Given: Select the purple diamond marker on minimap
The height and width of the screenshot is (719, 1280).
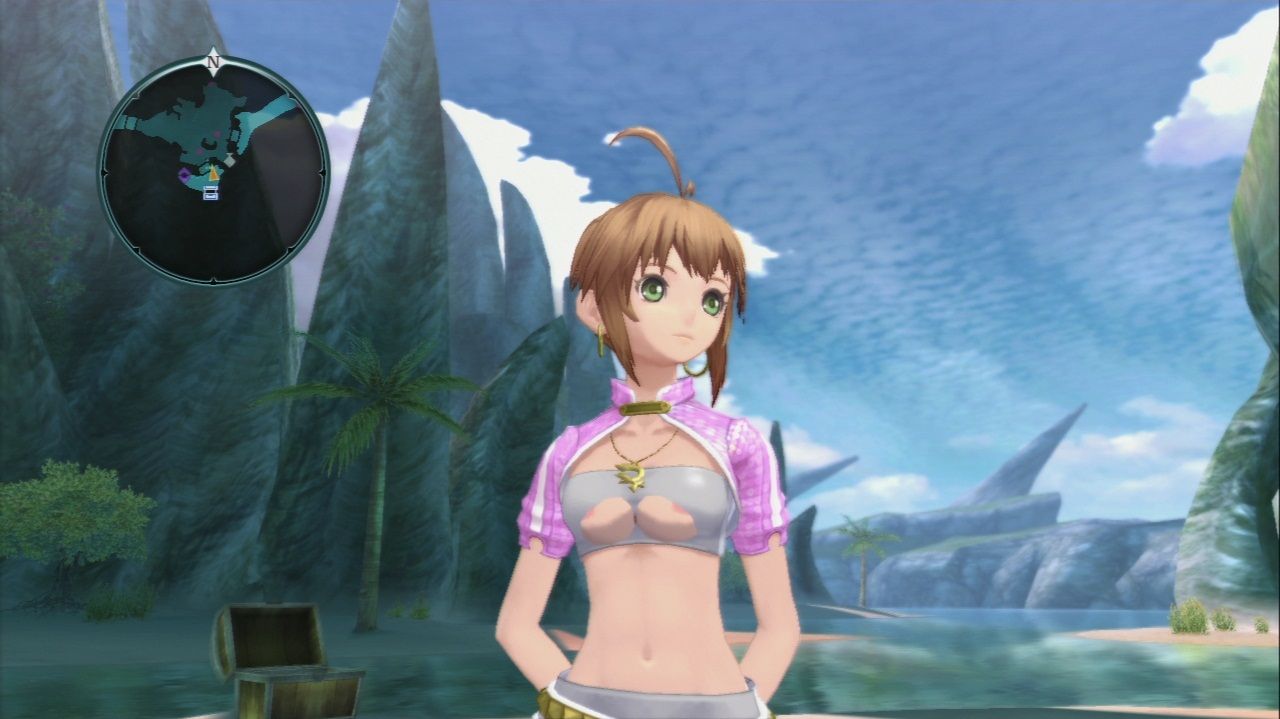Looking at the screenshot, I should click(184, 175).
